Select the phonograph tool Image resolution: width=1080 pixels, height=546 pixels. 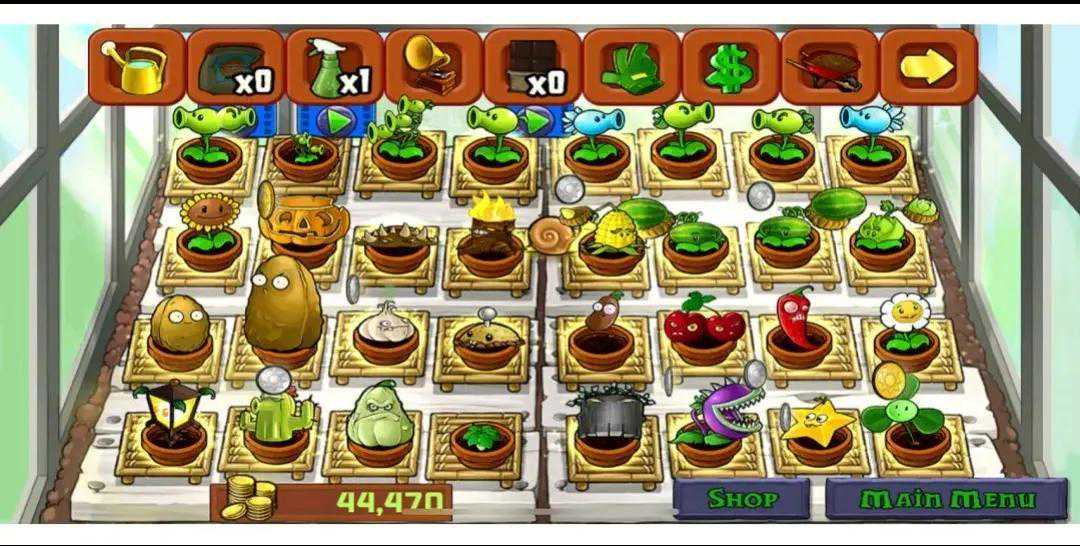[x=433, y=67]
